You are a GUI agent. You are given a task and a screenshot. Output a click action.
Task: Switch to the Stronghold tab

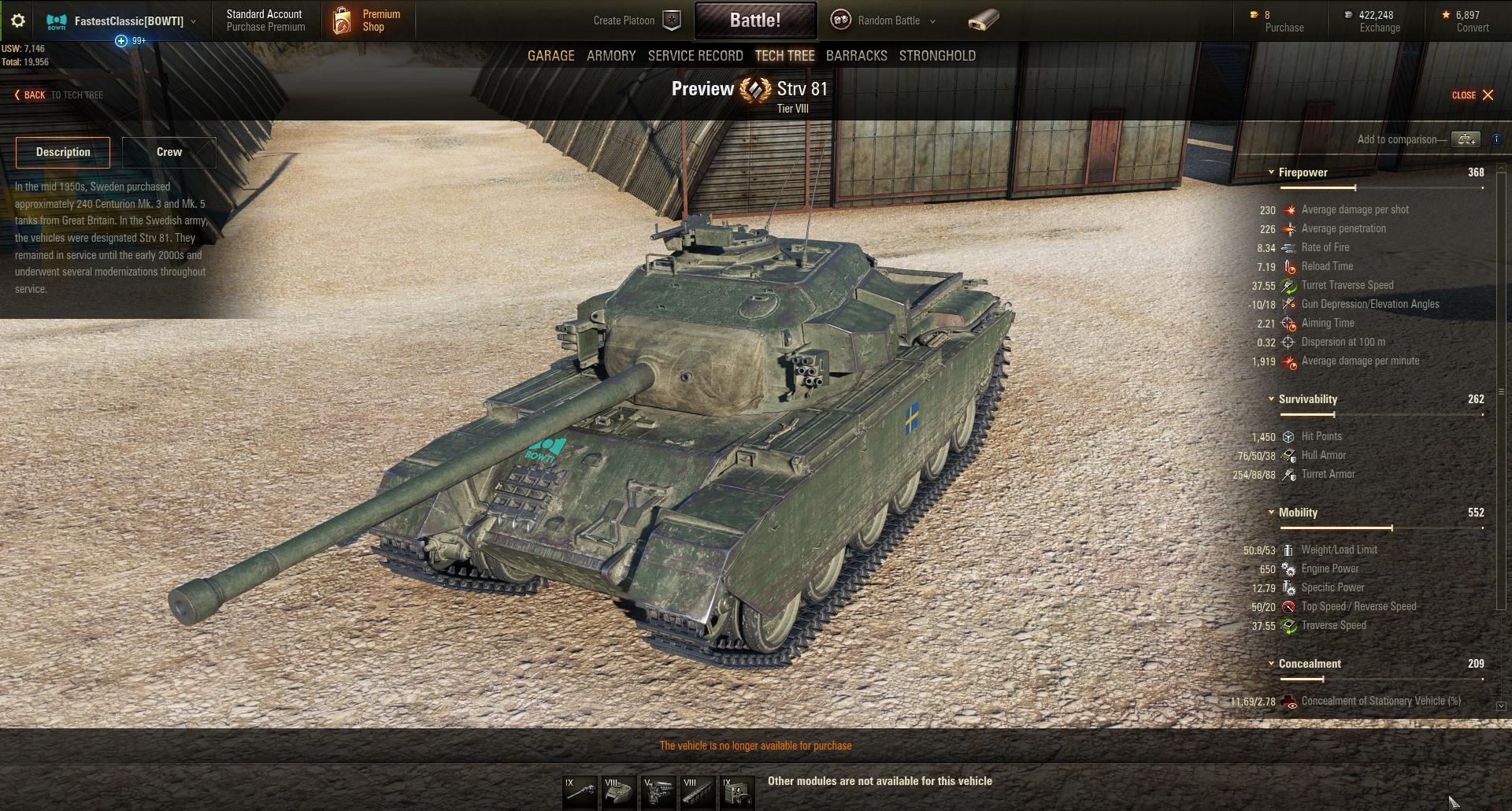coord(937,56)
